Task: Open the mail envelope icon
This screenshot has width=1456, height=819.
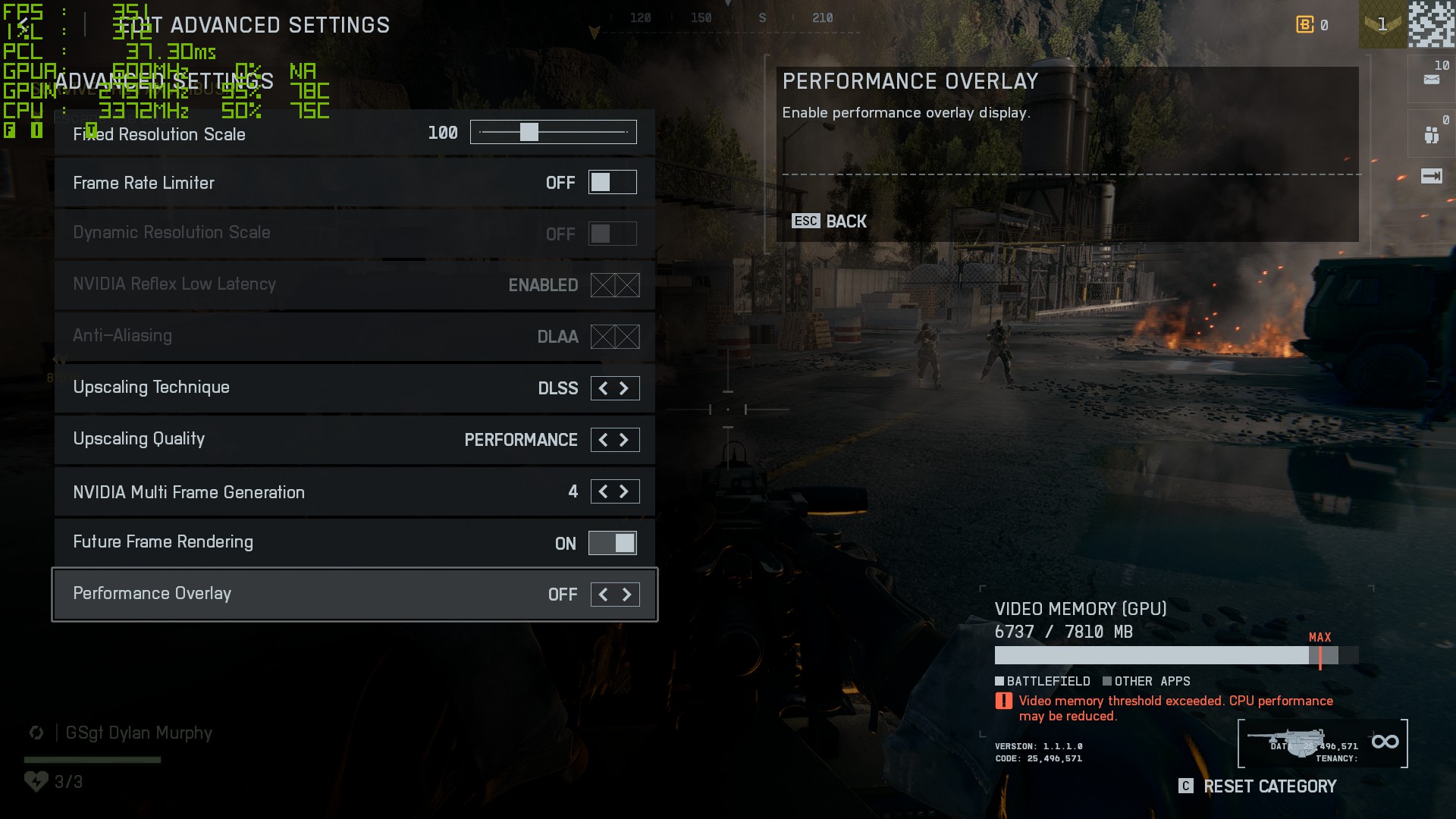Action: pos(1431,79)
